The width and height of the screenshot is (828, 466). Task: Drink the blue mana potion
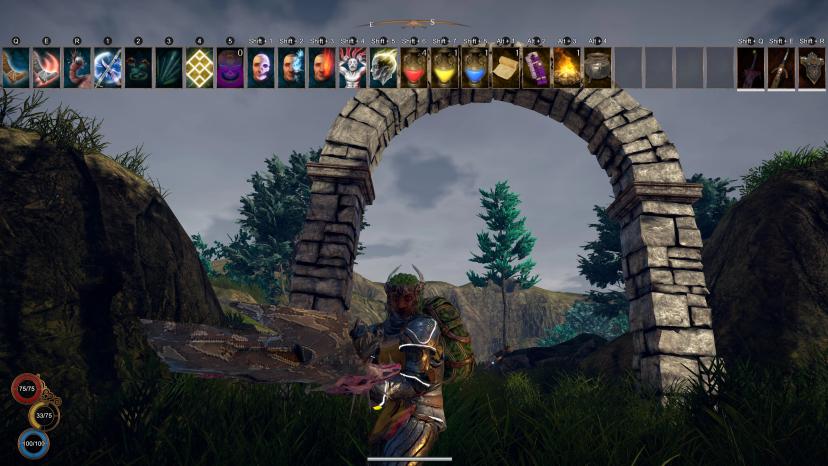coord(476,67)
